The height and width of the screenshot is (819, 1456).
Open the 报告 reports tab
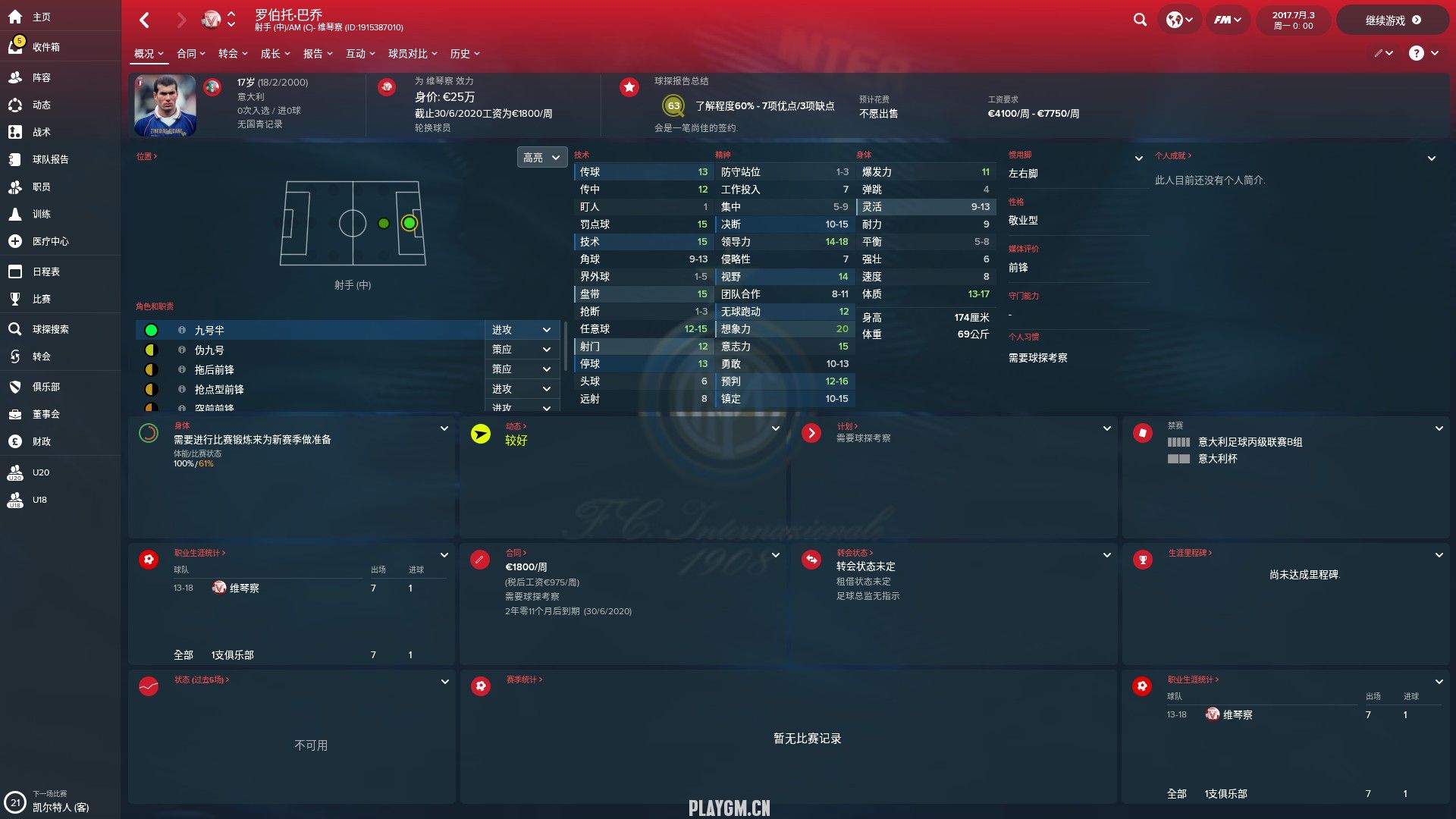[x=317, y=54]
